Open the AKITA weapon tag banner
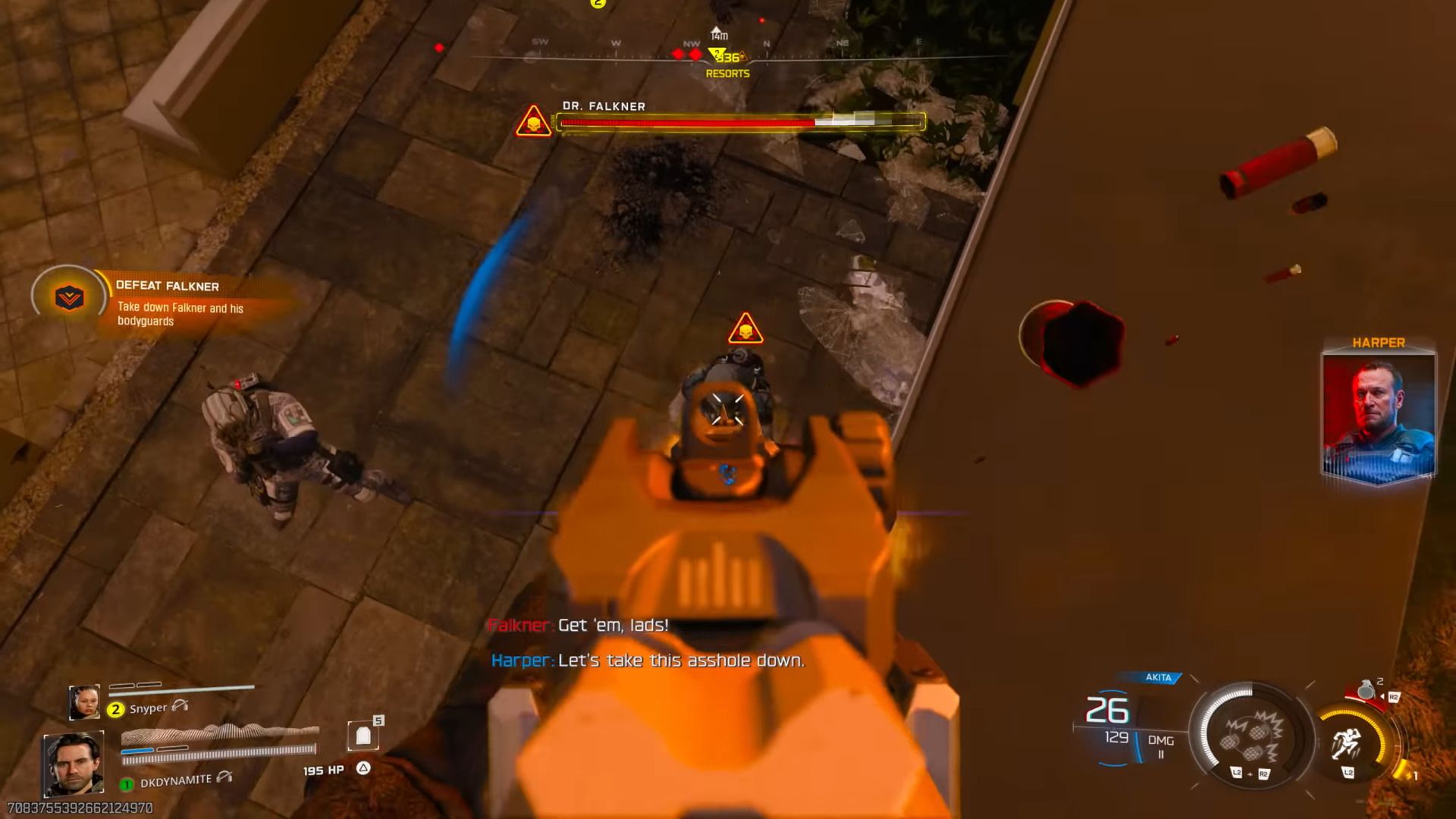The height and width of the screenshot is (819, 1456). coord(1158,677)
